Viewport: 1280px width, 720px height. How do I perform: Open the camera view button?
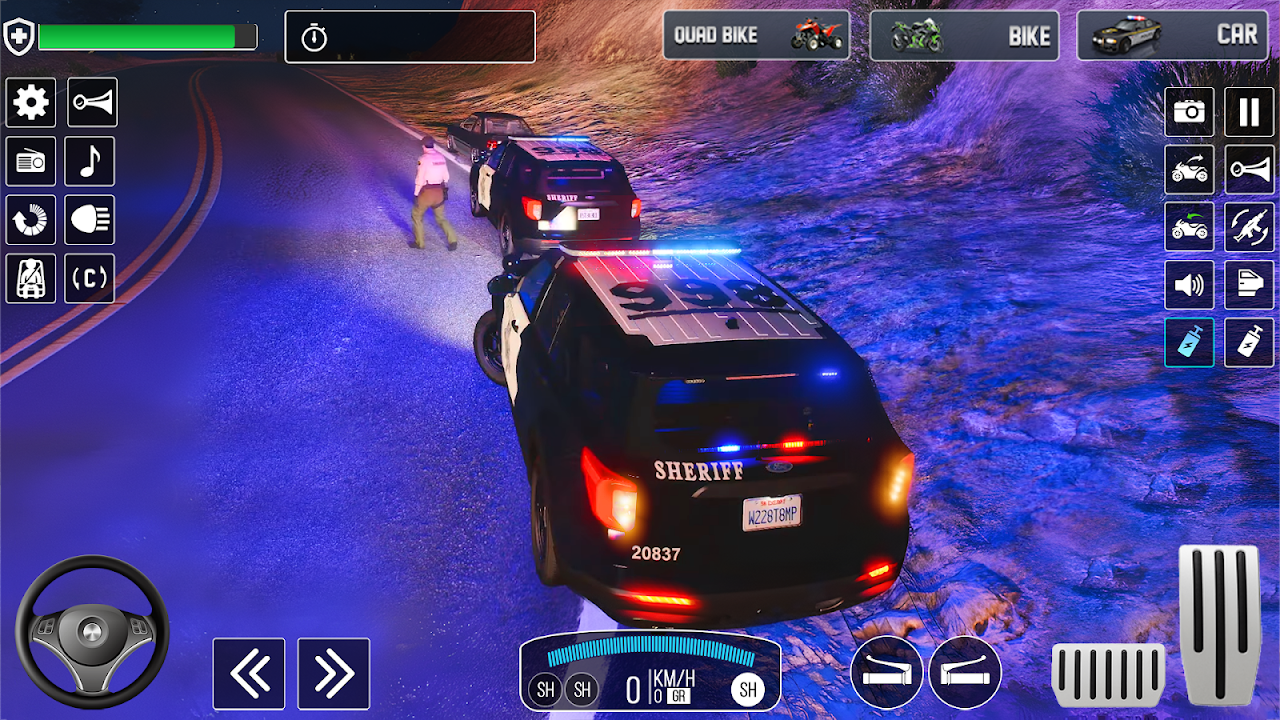(1189, 112)
